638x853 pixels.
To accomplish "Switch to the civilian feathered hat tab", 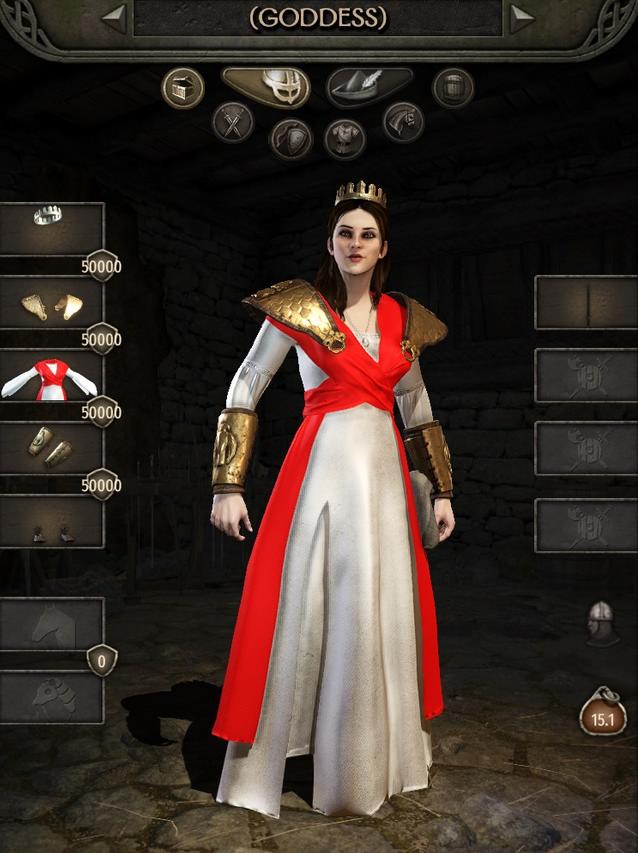I will (x=369, y=87).
